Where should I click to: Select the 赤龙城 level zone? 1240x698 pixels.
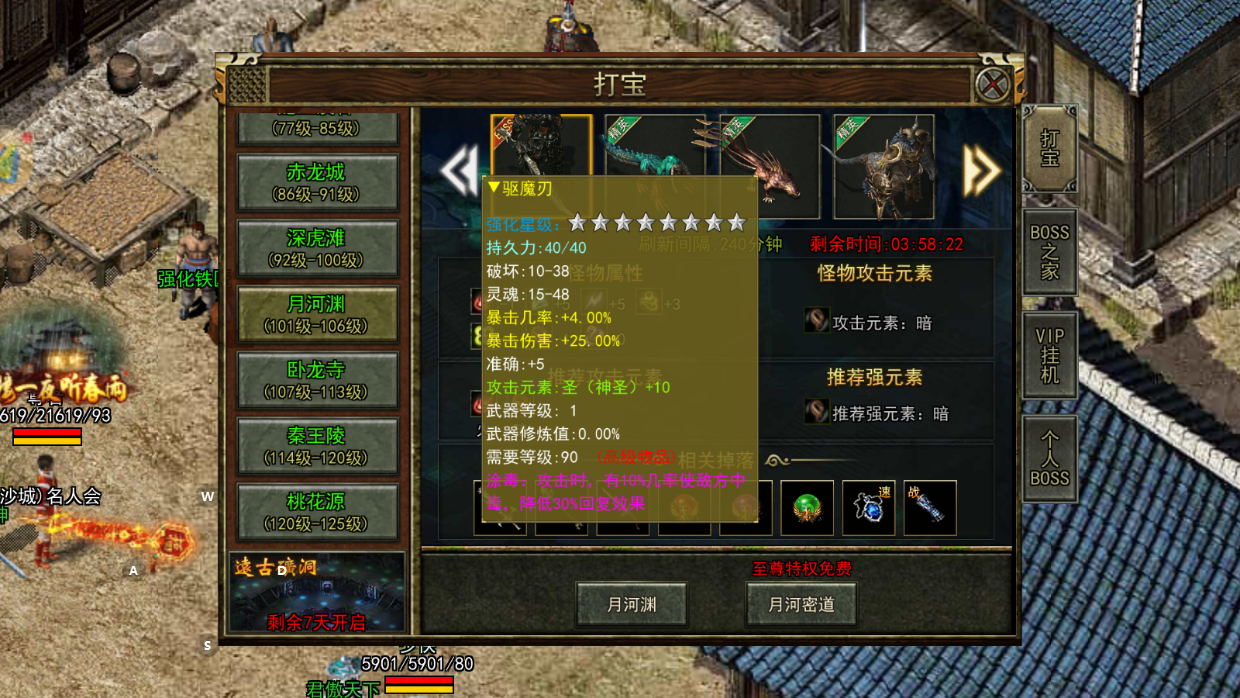(317, 183)
